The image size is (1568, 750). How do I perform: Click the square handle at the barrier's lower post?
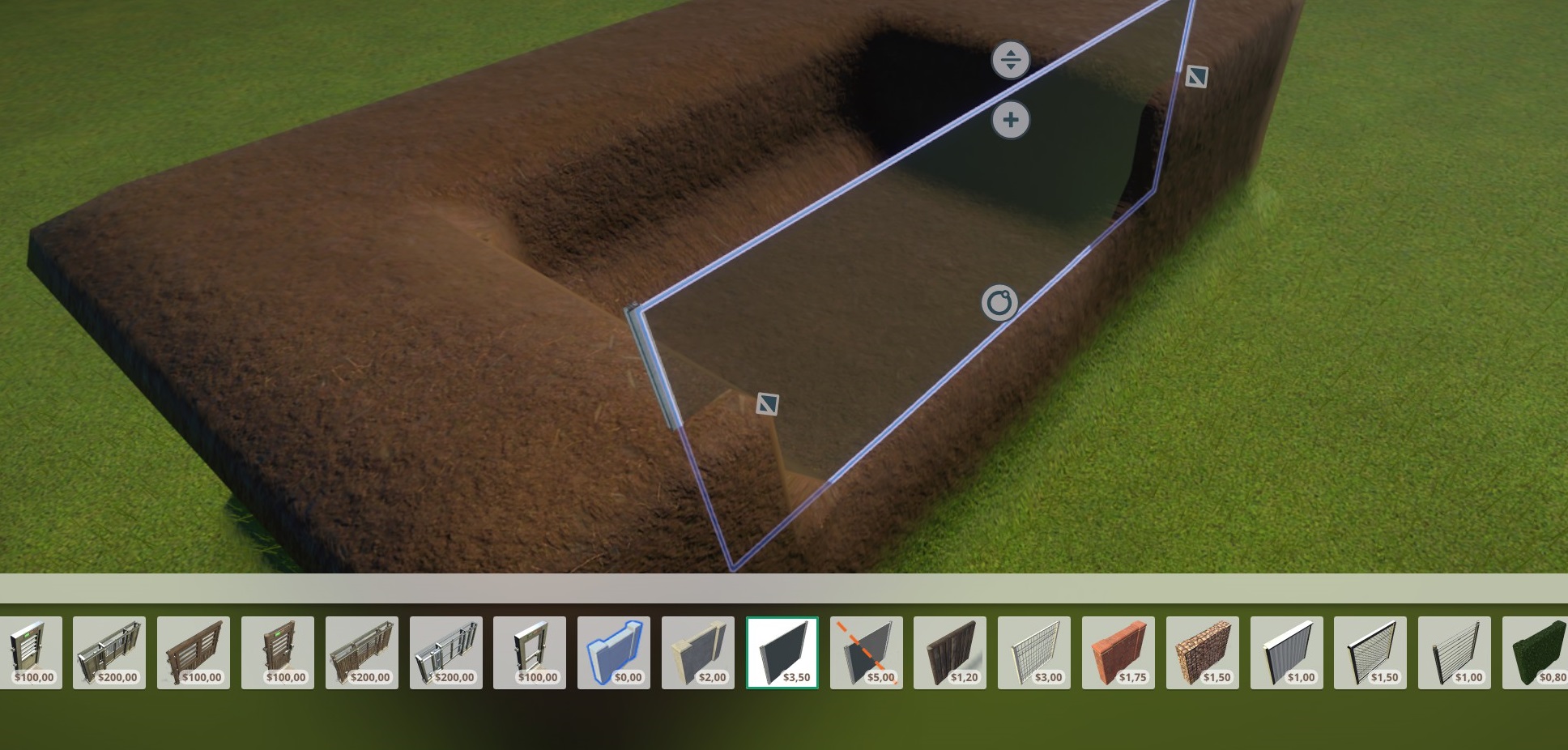click(767, 403)
